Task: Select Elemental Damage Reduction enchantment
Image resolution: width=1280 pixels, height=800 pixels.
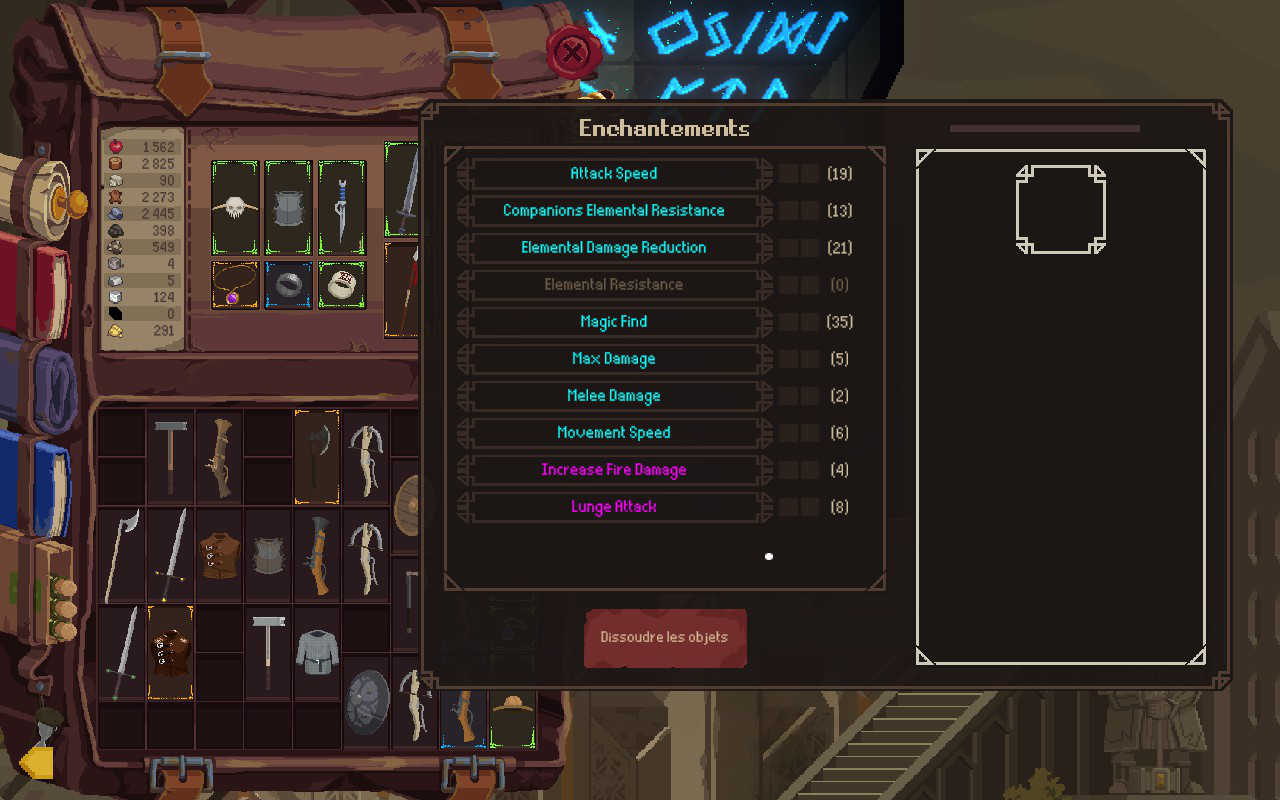Action: point(613,248)
